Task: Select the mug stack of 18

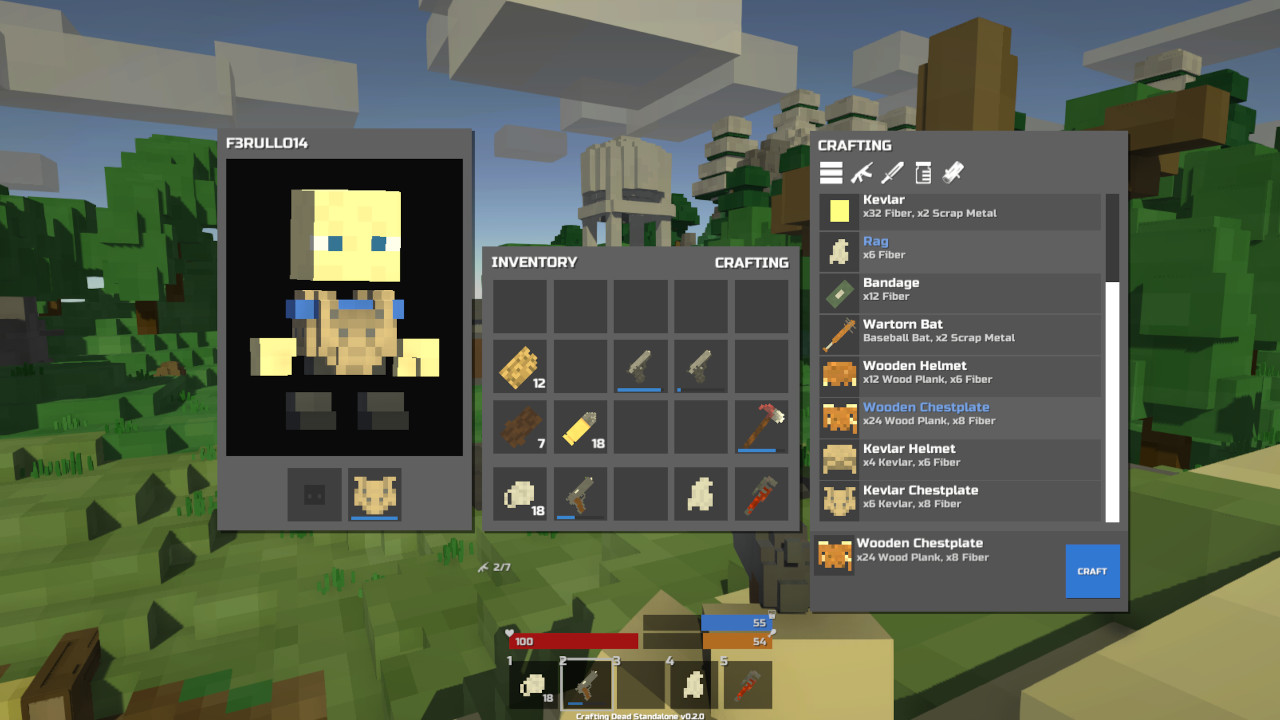Action: 519,492
